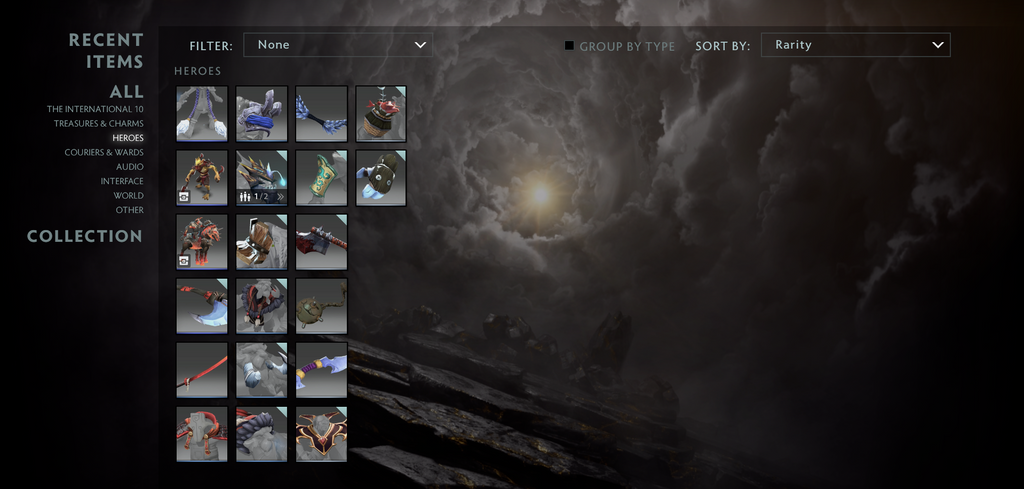The height and width of the screenshot is (489, 1024).
Task: Select the 1/2 bundle set item
Action: pyautogui.click(x=262, y=177)
